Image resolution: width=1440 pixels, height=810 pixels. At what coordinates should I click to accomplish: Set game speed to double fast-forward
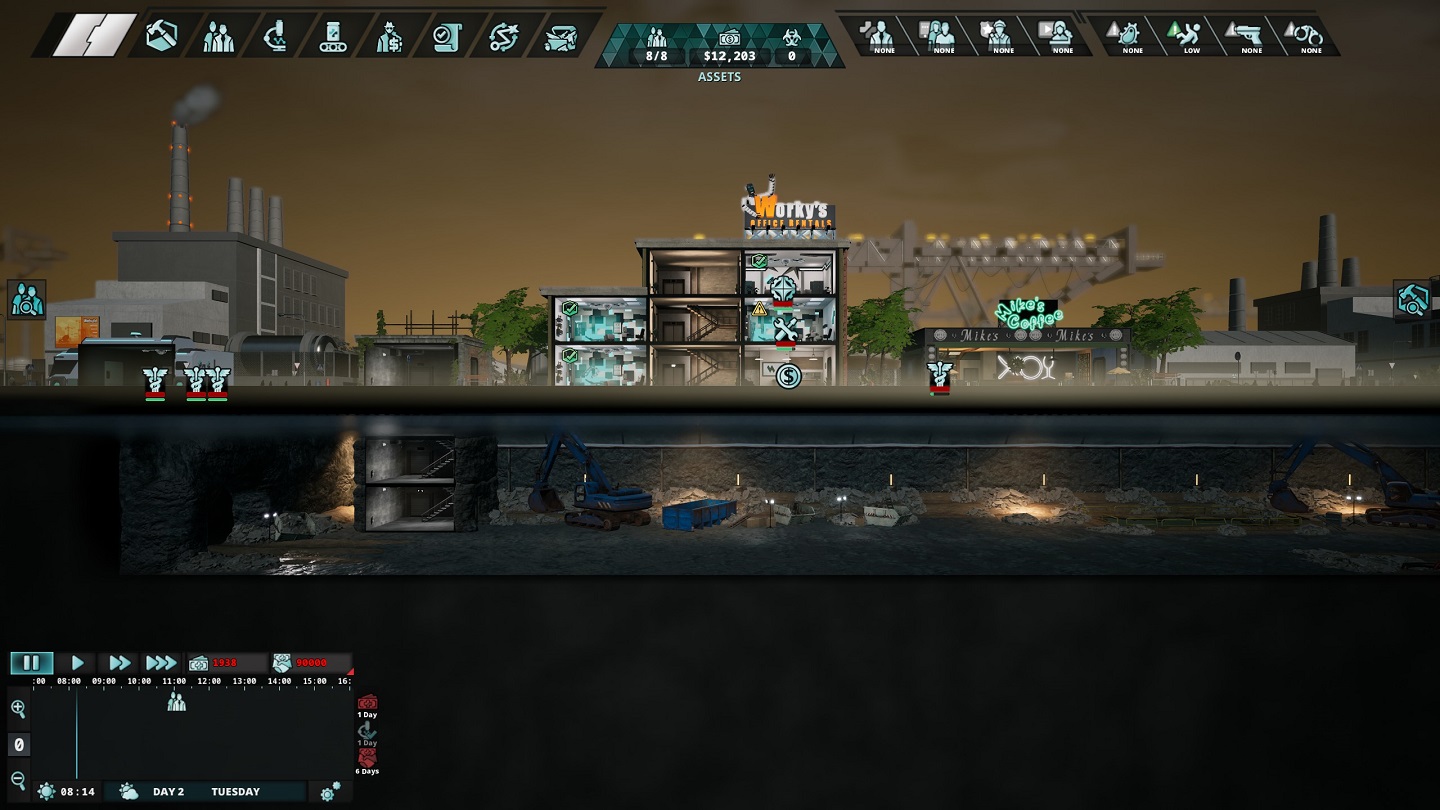point(119,663)
